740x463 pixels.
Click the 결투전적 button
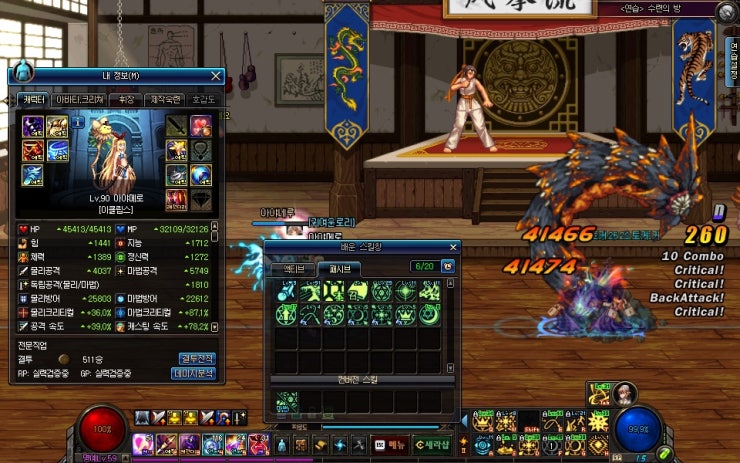click(x=197, y=358)
